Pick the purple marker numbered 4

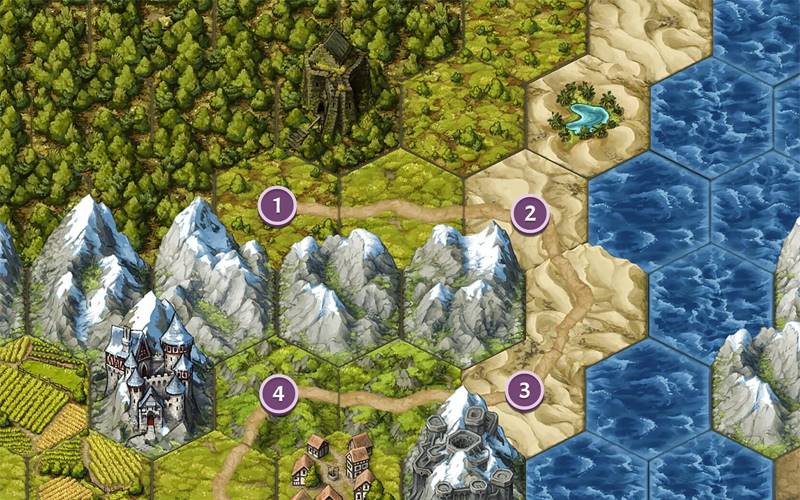pos(279,394)
